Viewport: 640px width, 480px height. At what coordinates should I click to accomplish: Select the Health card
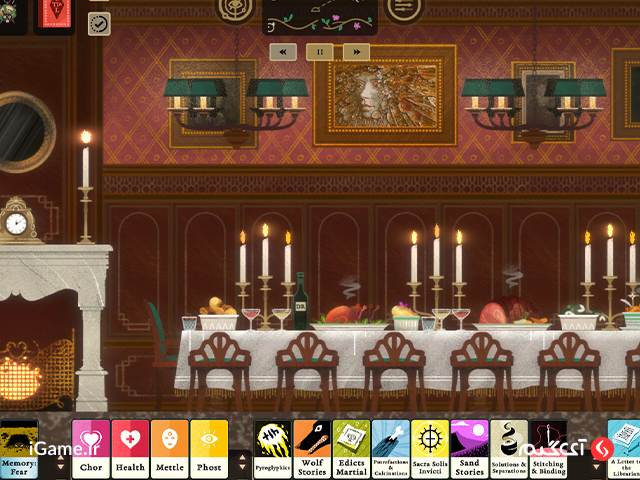[130, 449]
